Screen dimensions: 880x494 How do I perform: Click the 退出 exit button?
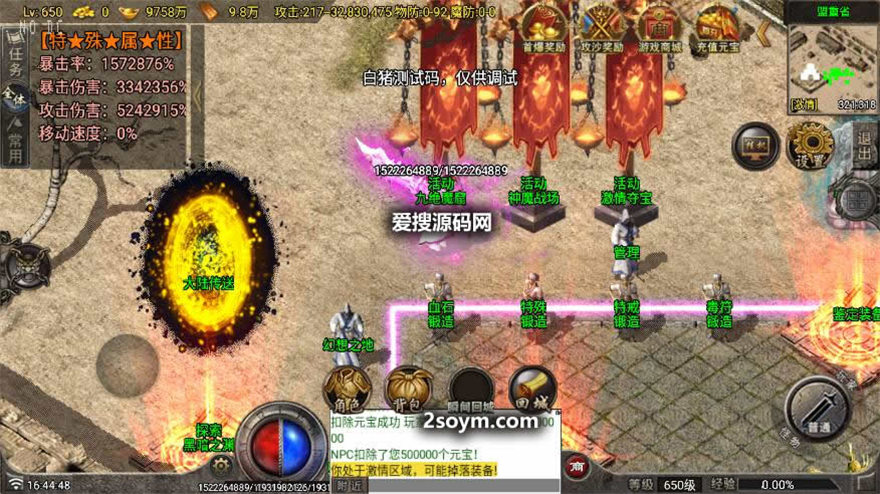pyautogui.click(x=866, y=143)
